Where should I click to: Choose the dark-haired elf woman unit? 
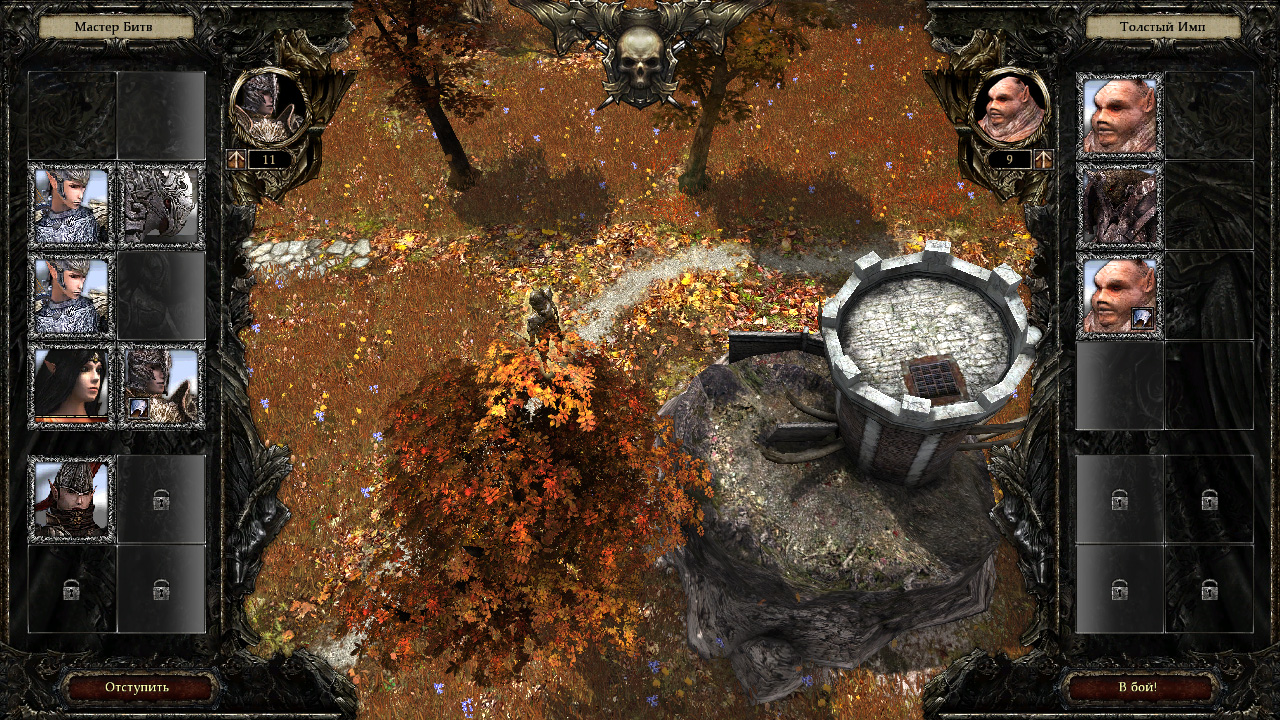pyautogui.click(x=71, y=387)
